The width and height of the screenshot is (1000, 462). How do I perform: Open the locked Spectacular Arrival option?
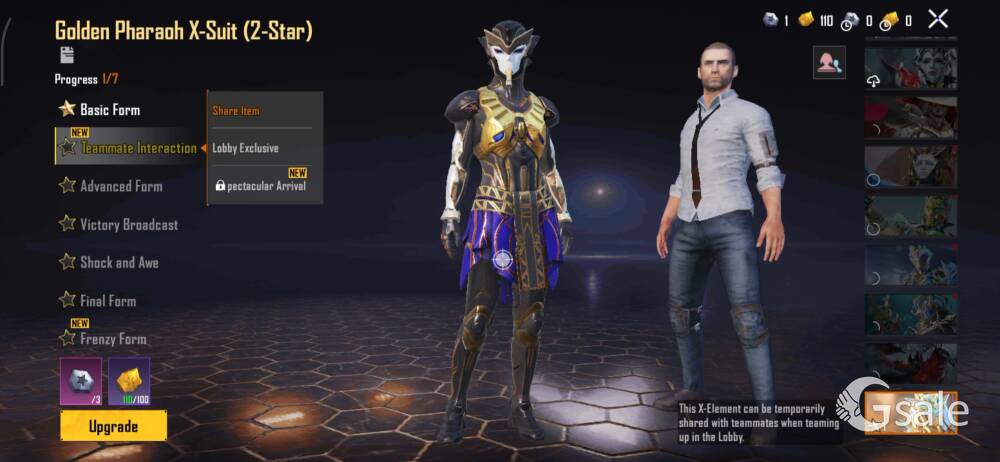tap(262, 185)
